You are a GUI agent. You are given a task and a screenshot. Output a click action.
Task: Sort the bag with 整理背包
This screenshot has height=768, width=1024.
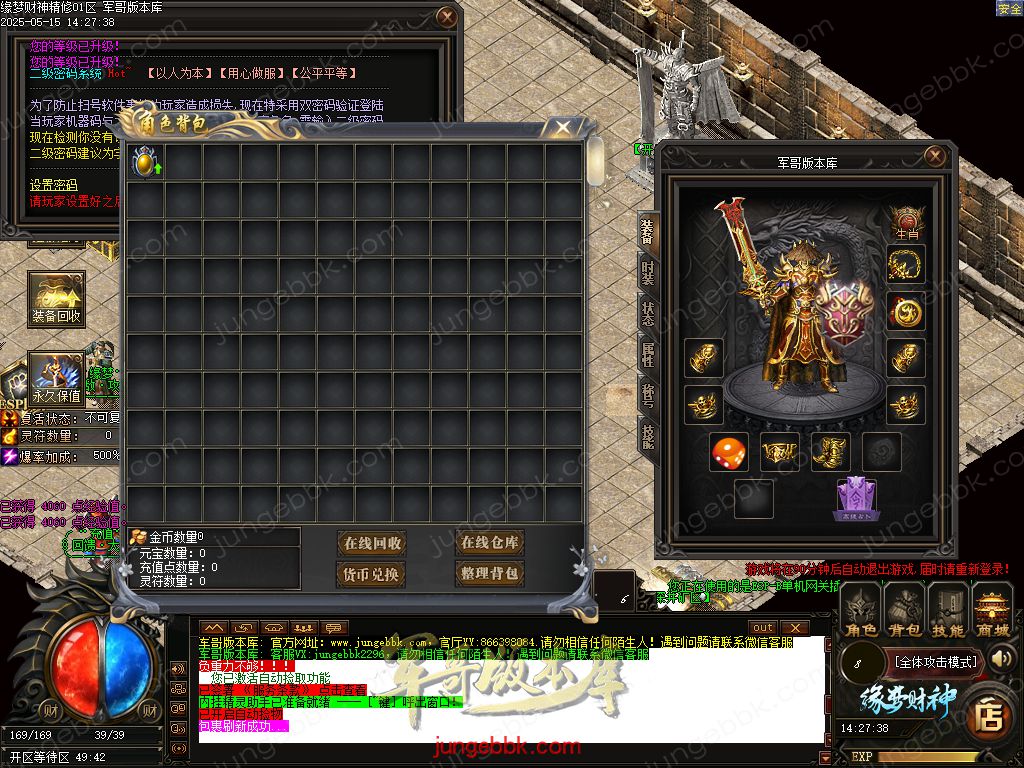pos(489,573)
